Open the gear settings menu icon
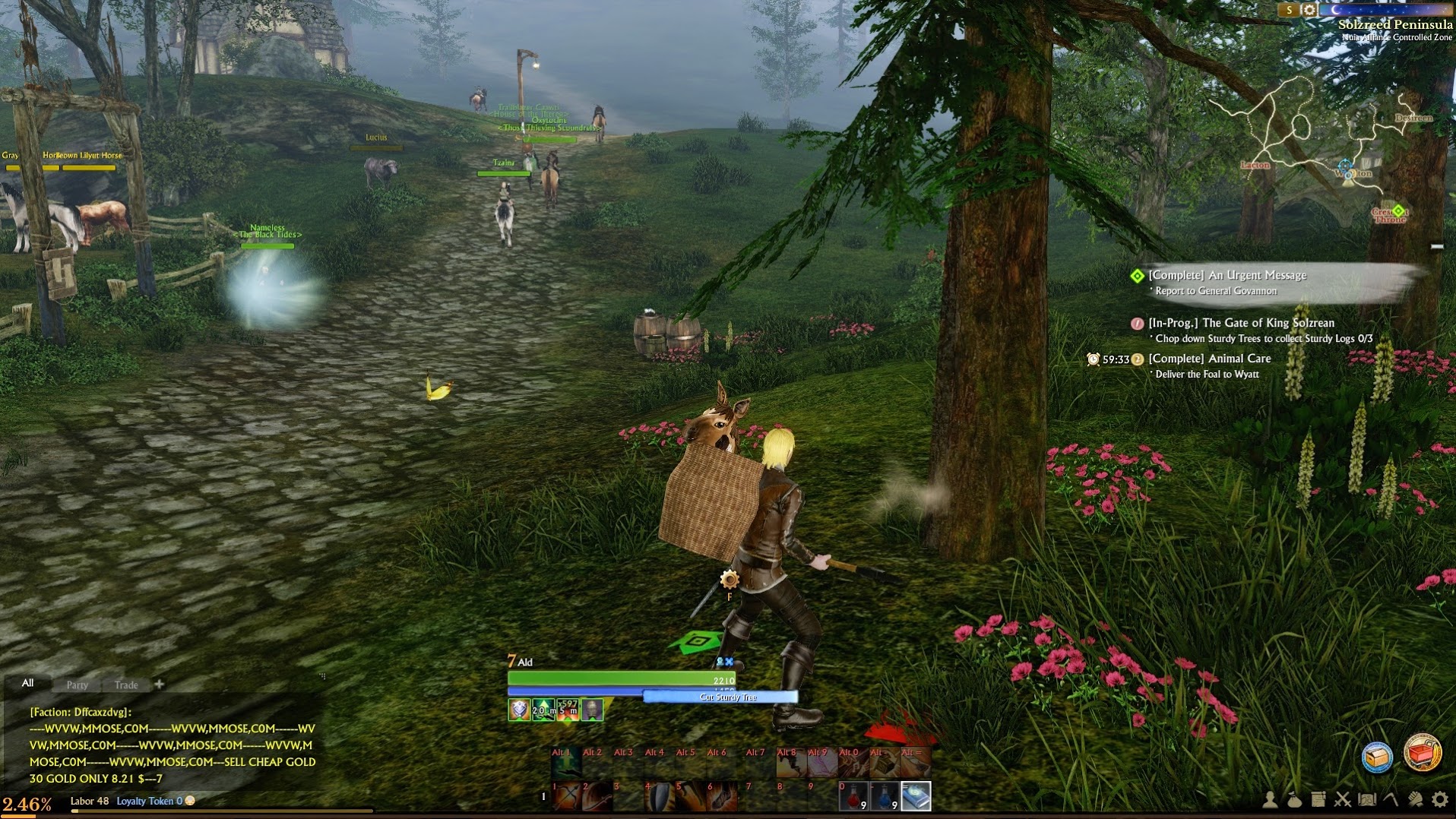 click(1439, 799)
